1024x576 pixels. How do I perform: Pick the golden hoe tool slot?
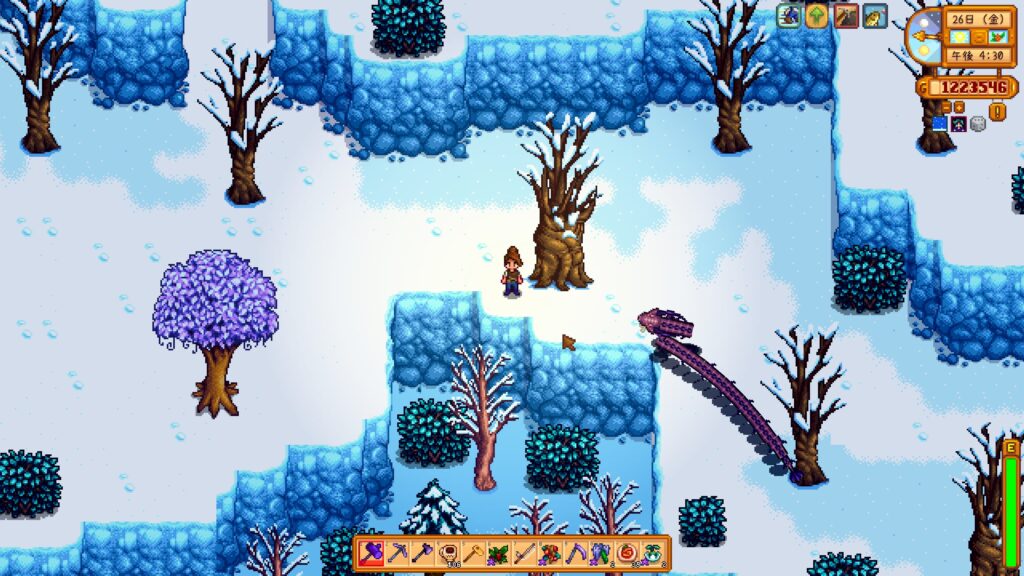click(x=474, y=552)
